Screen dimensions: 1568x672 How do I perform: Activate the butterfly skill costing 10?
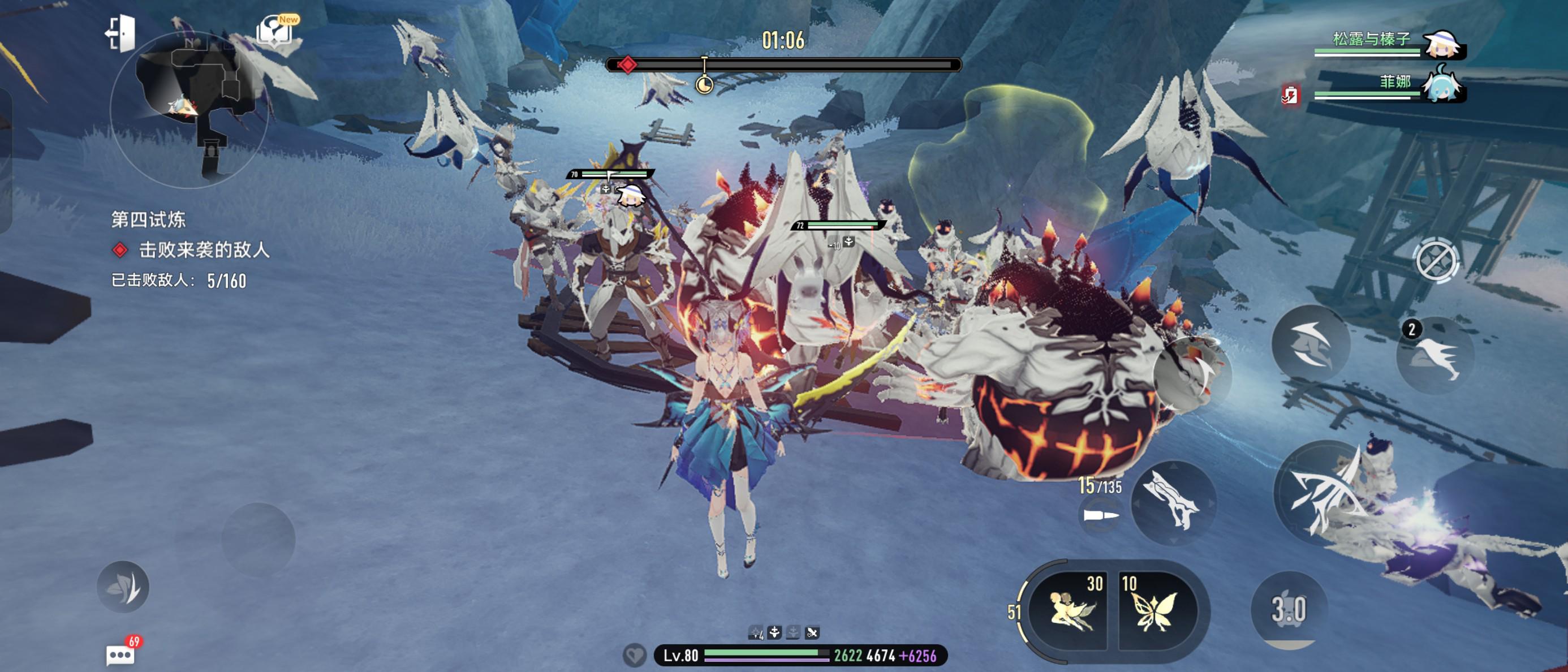click(1154, 609)
